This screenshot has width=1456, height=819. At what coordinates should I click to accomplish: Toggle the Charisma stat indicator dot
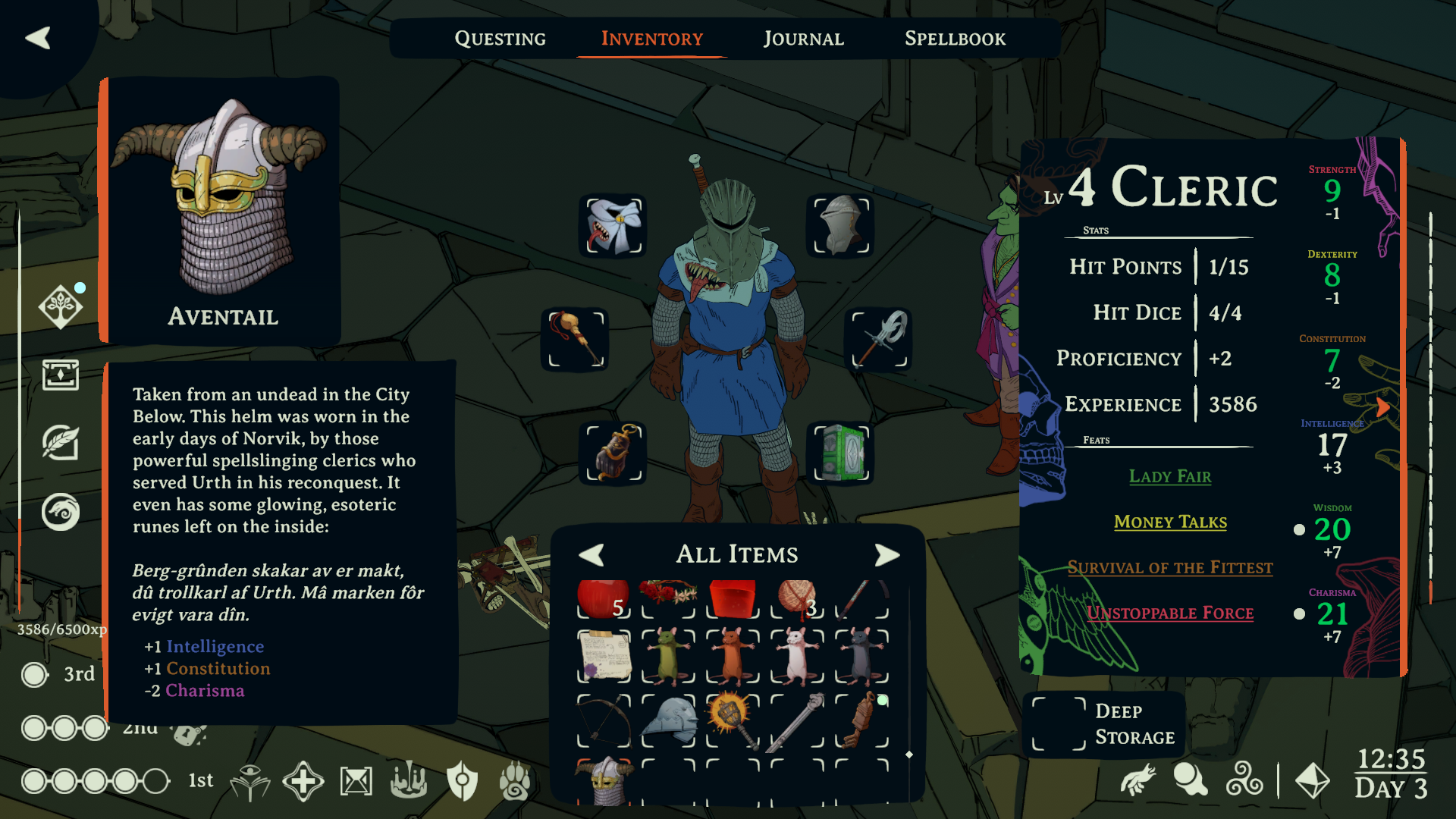point(1300,614)
